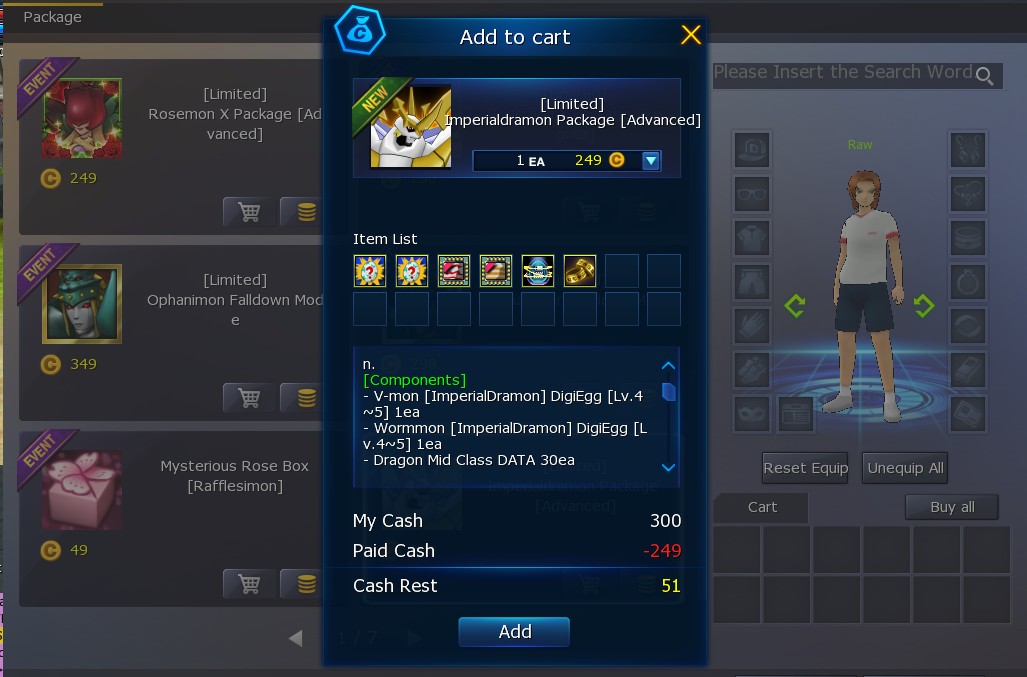Image resolution: width=1027 pixels, height=677 pixels.
Task: Confirm with the Add button
Action: (514, 631)
